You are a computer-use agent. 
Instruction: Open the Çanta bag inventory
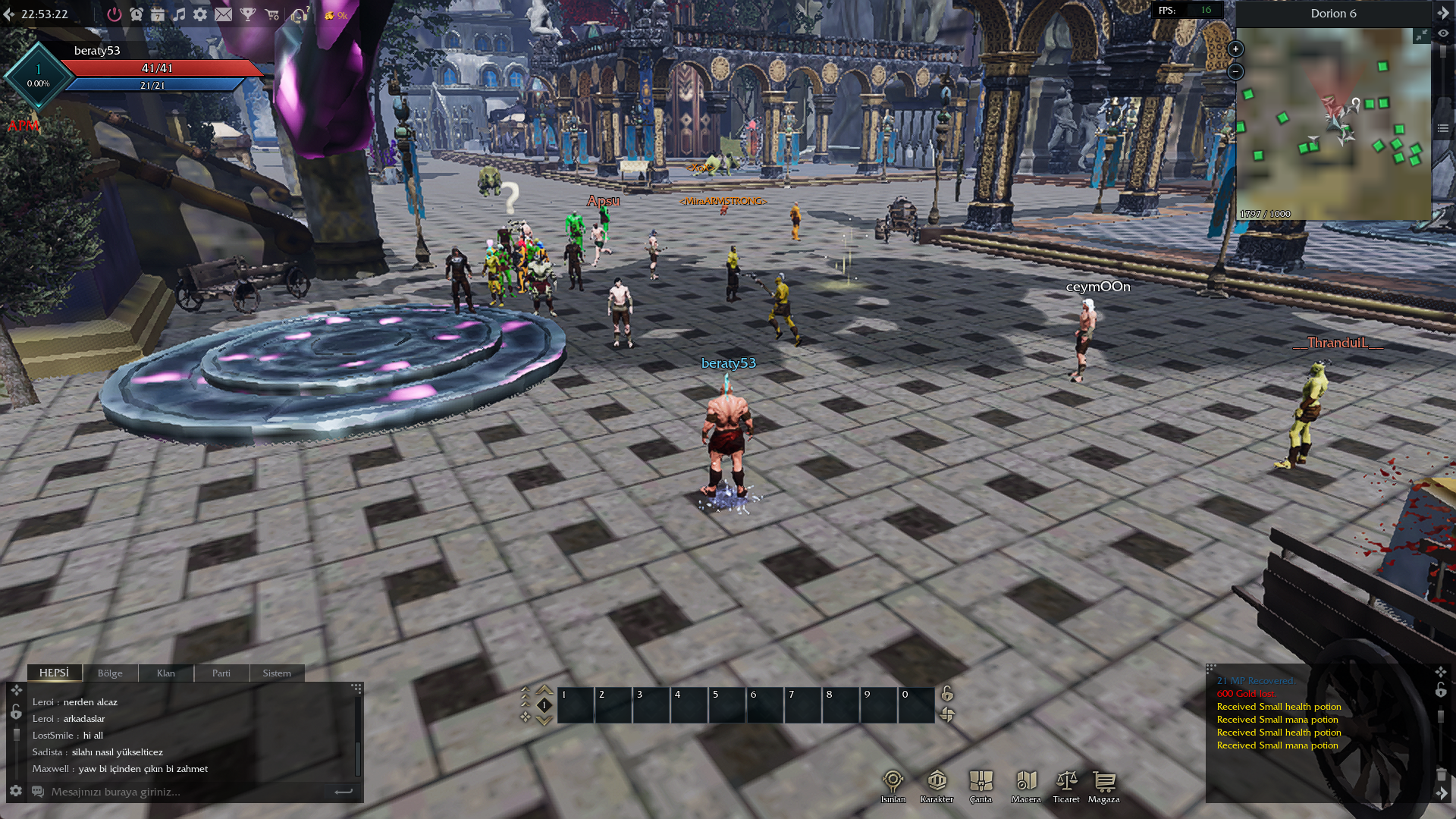981,786
